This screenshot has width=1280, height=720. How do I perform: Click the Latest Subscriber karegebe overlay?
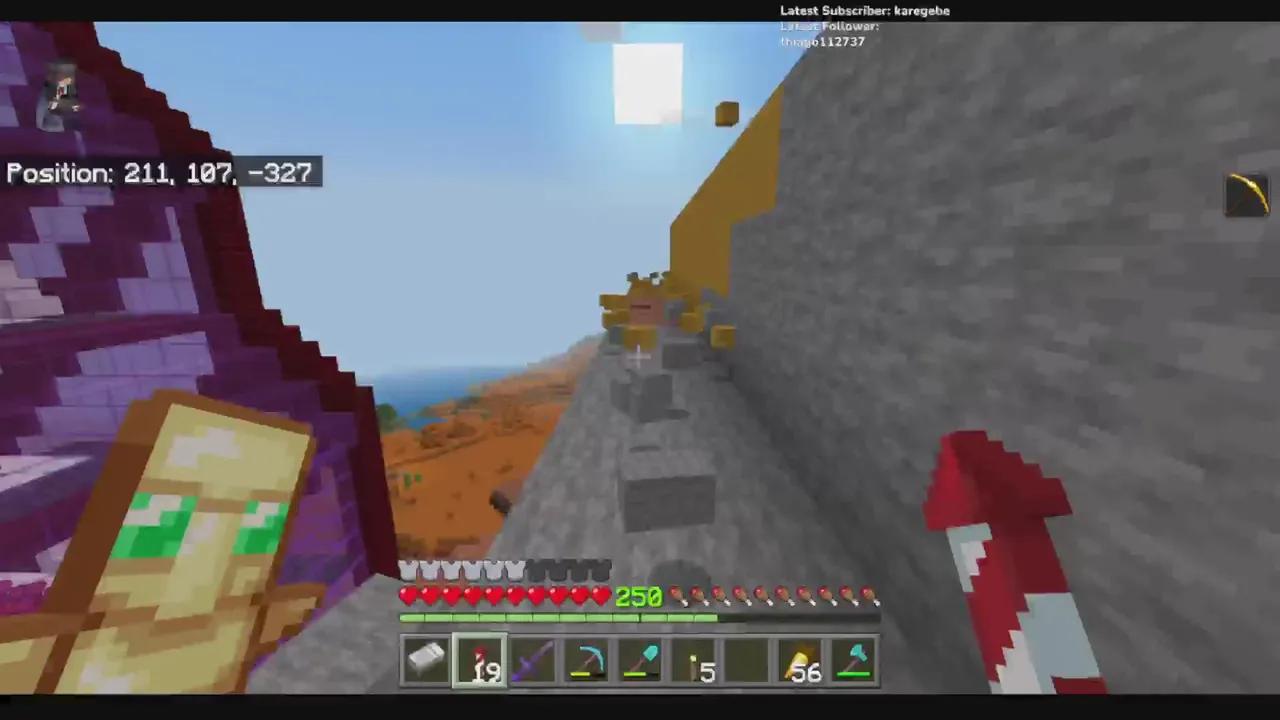864,10
